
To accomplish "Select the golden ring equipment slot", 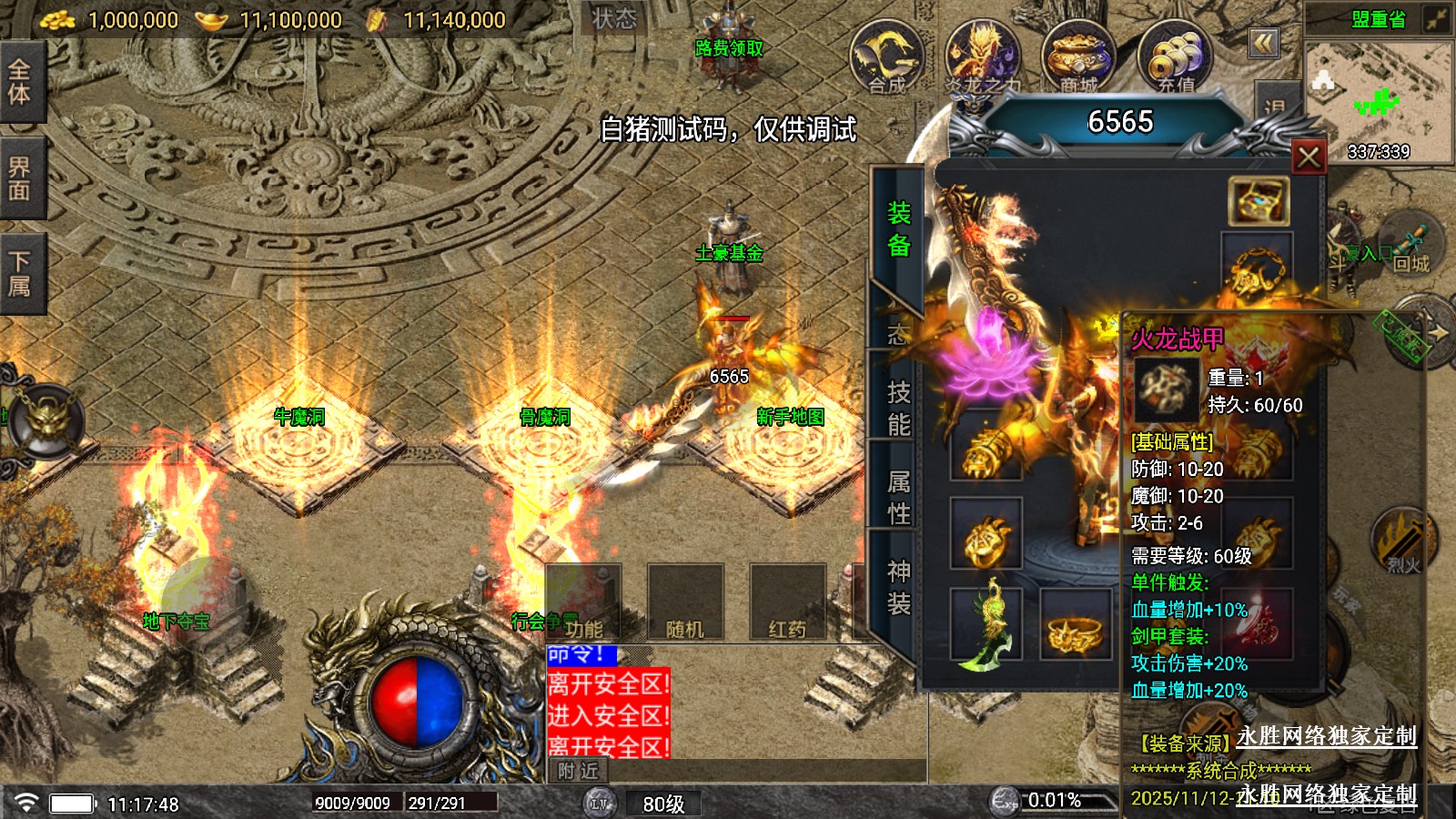I will click(1076, 626).
